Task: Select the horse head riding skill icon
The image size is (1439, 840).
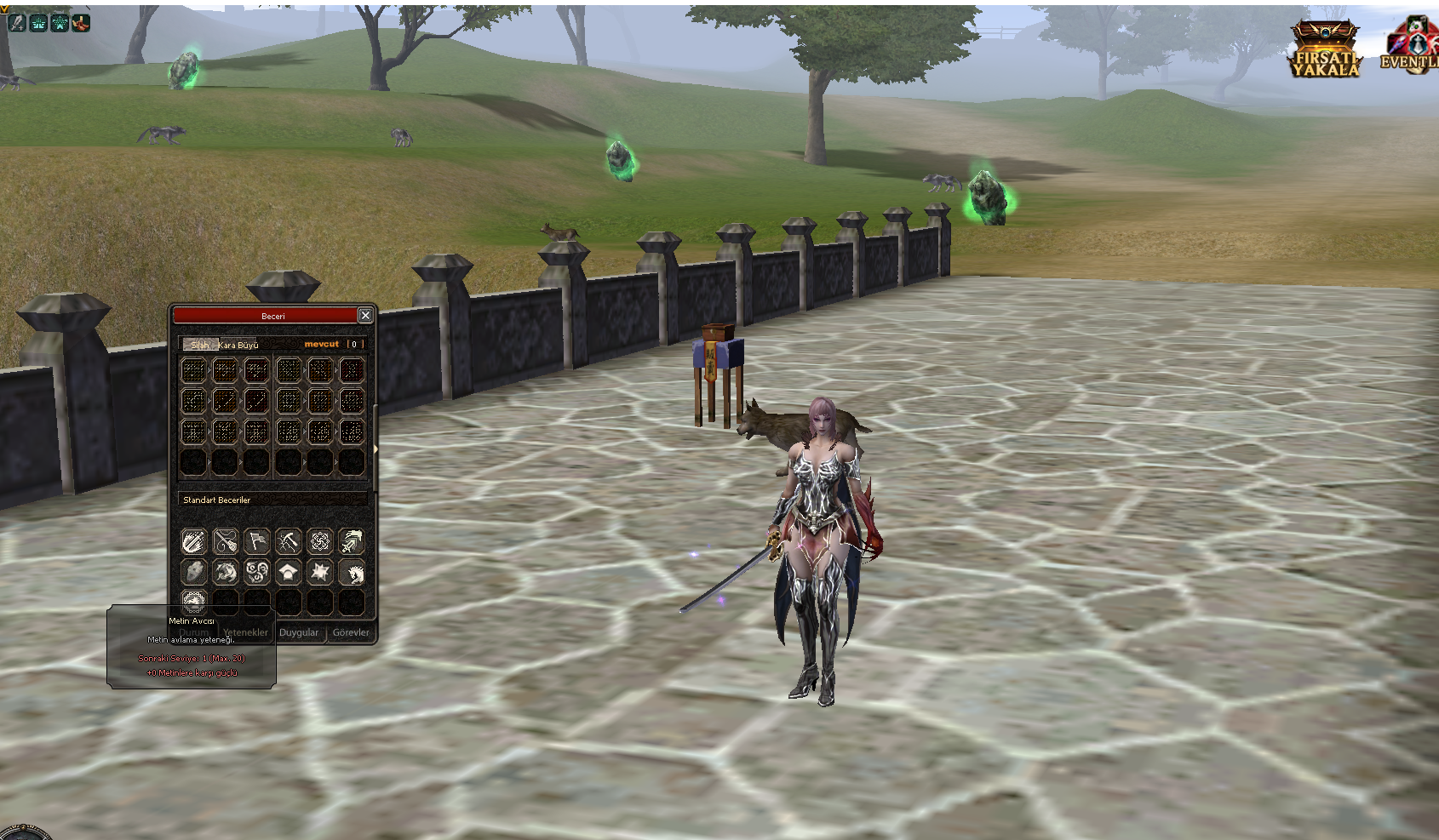Action: [x=352, y=573]
